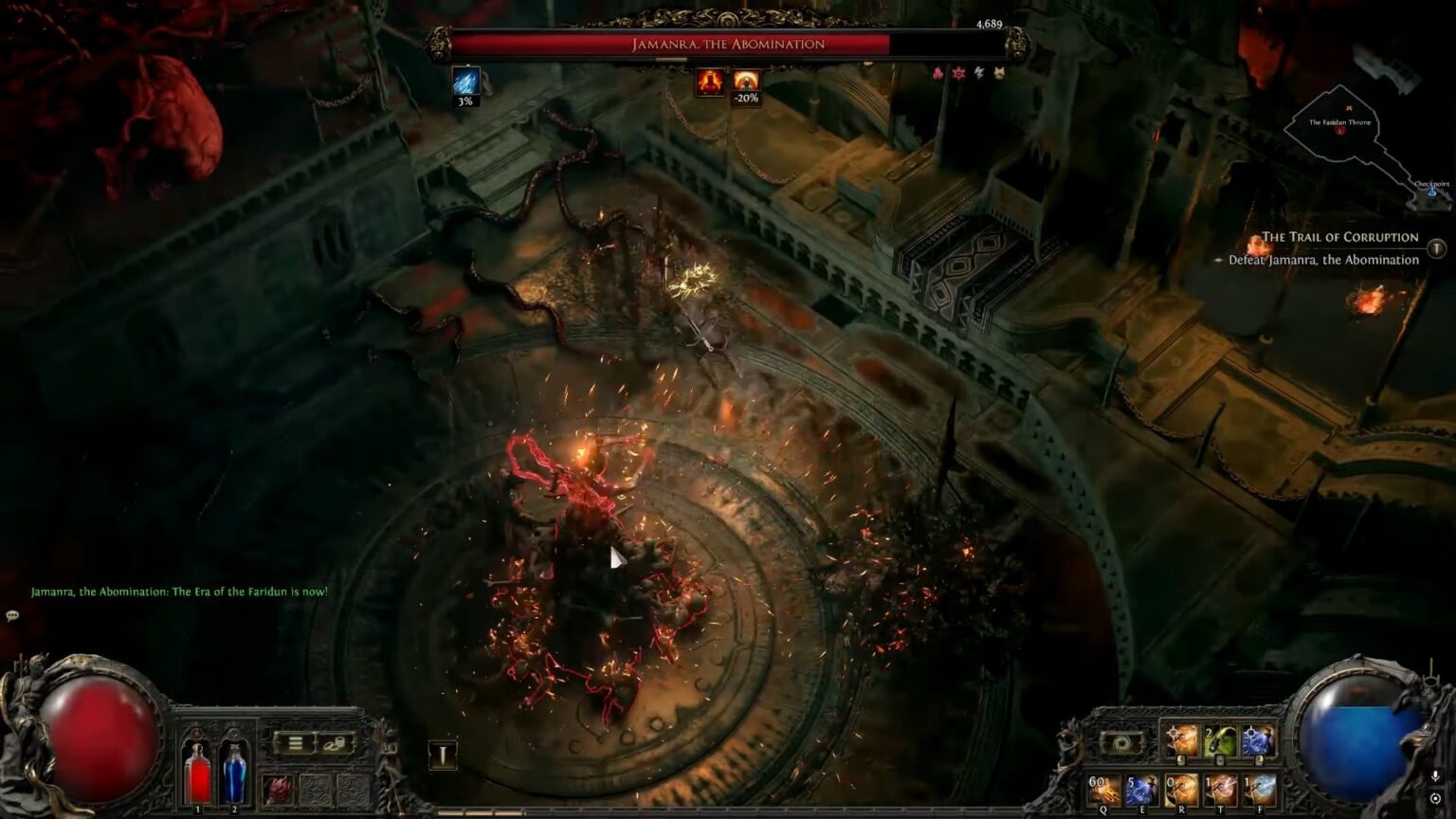Click the chat speech bubble on the left edge
Image resolution: width=1456 pixels, height=819 pixels.
pyautogui.click(x=13, y=615)
